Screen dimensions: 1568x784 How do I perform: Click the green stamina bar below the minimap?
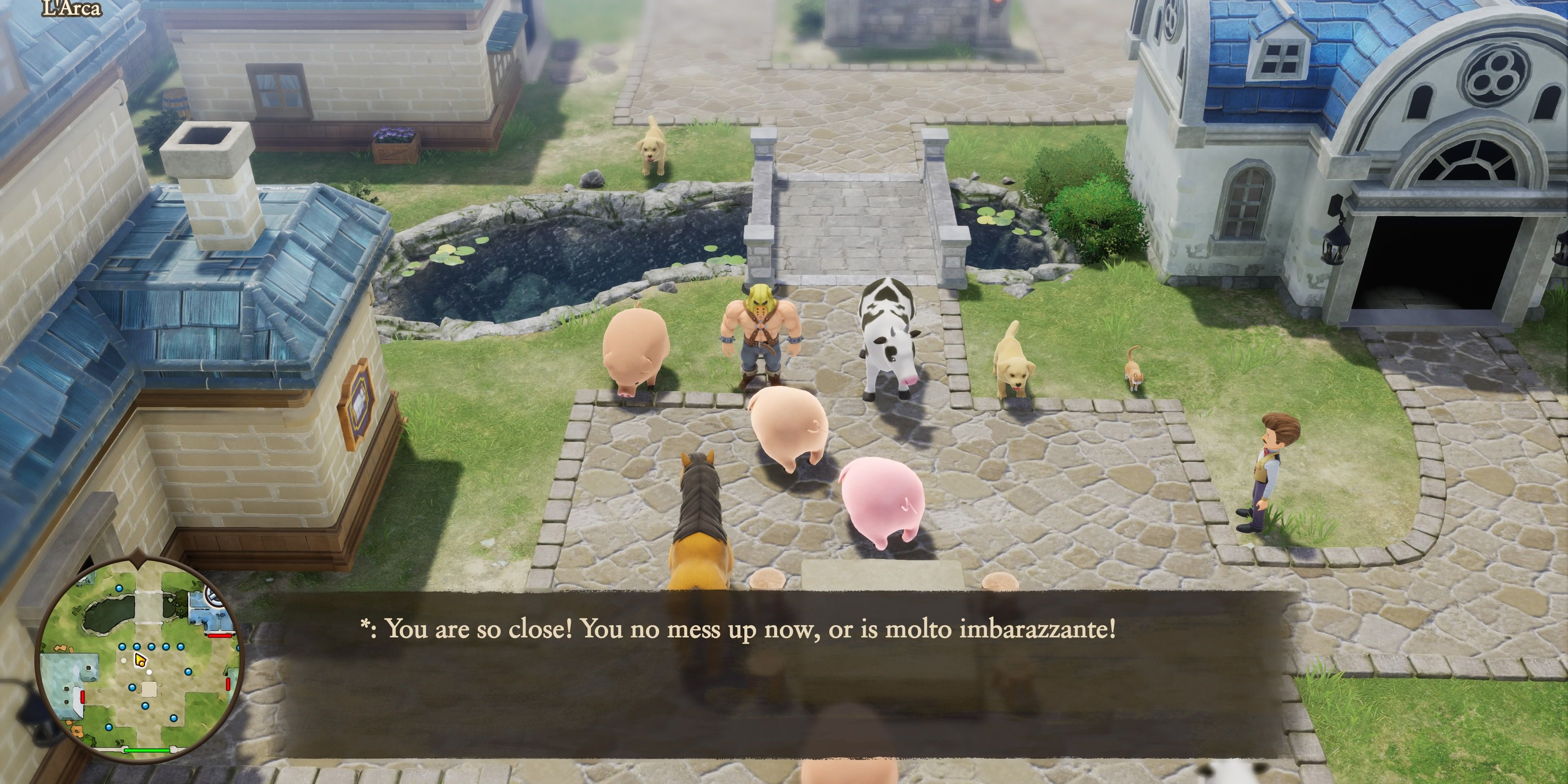(x=147, y=751)
